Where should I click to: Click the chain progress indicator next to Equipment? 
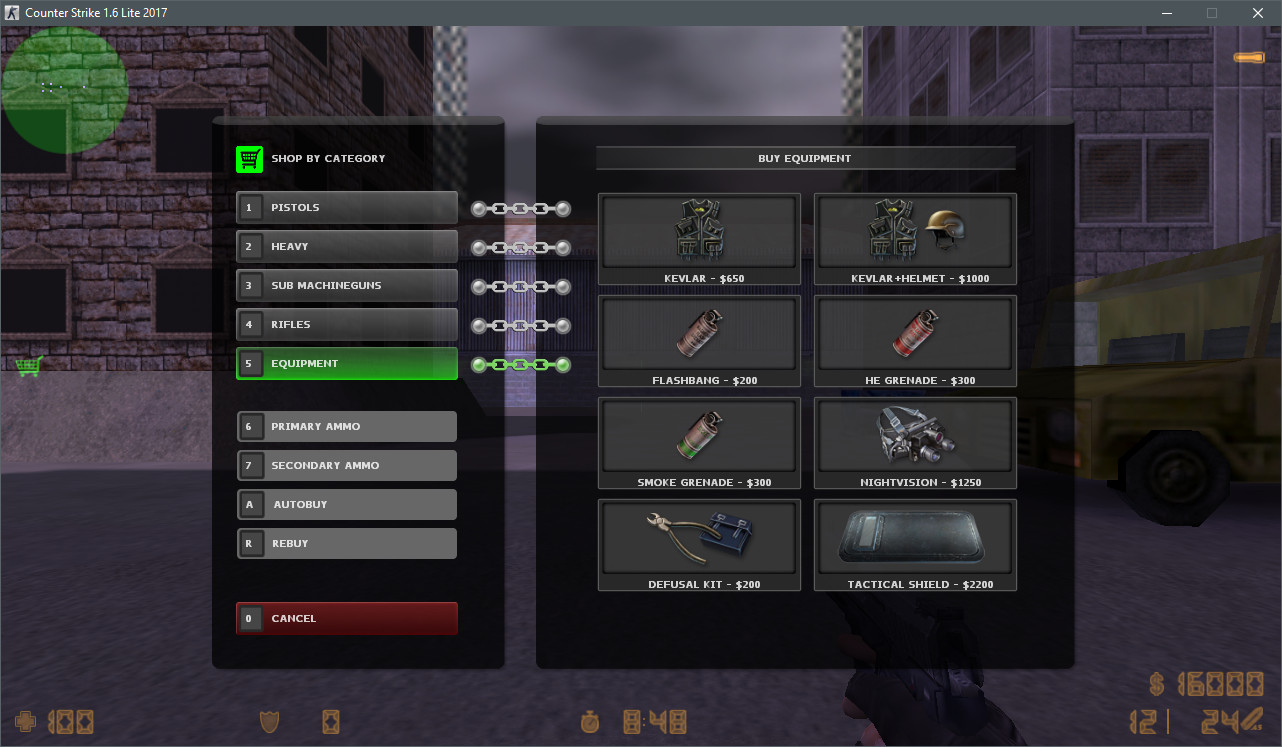pos(520,364)
